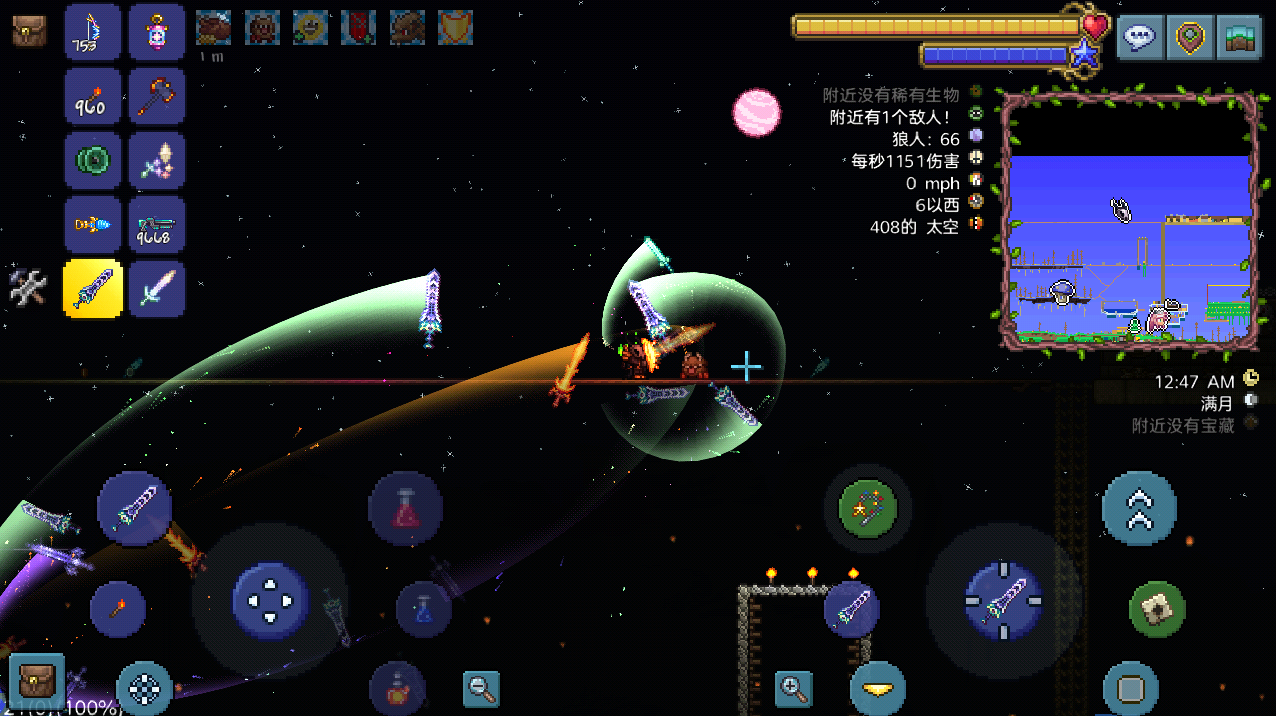Open the world map button

[x=1239, y=37]
